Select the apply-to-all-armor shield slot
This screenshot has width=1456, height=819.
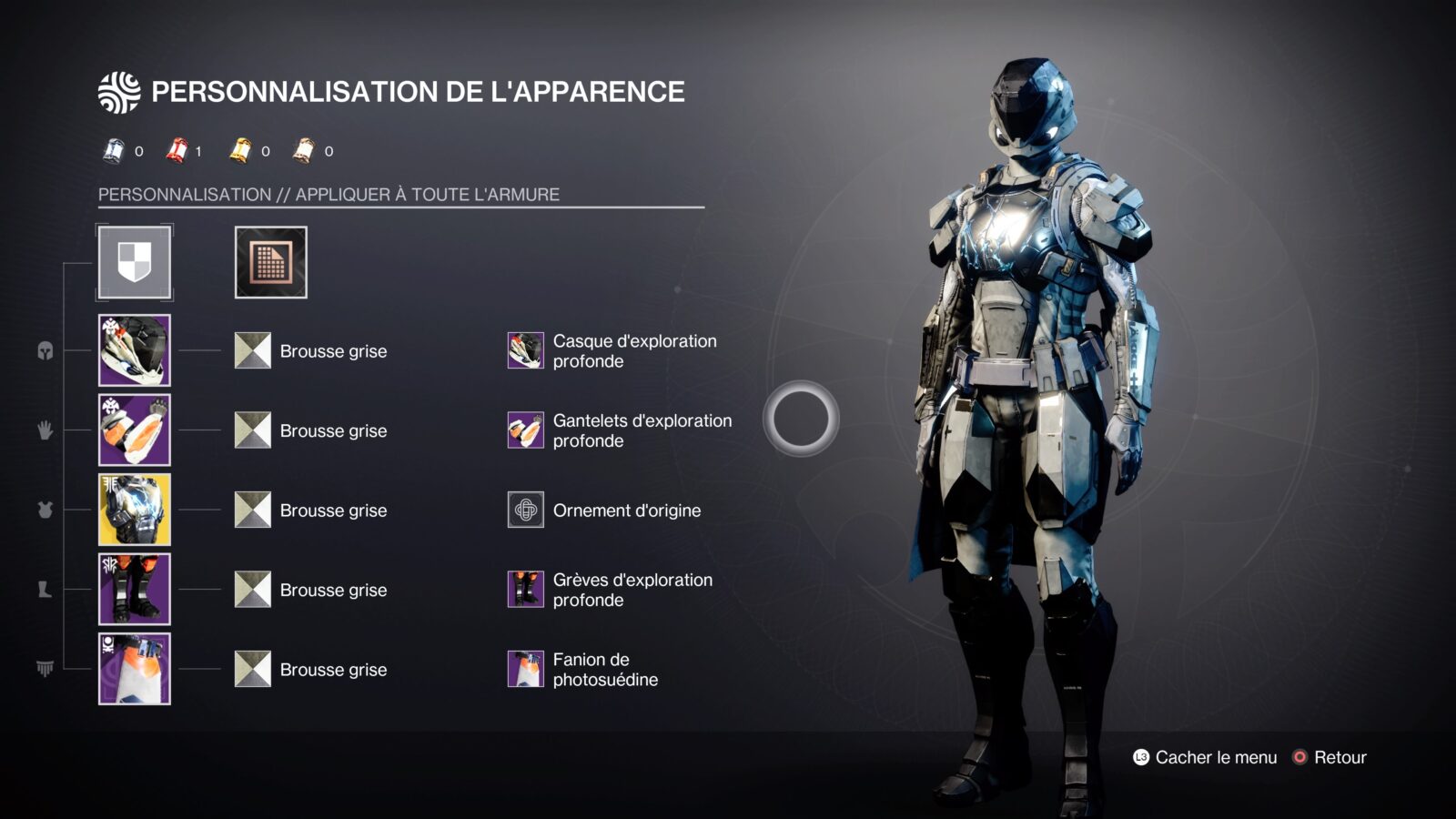point(135,262)
